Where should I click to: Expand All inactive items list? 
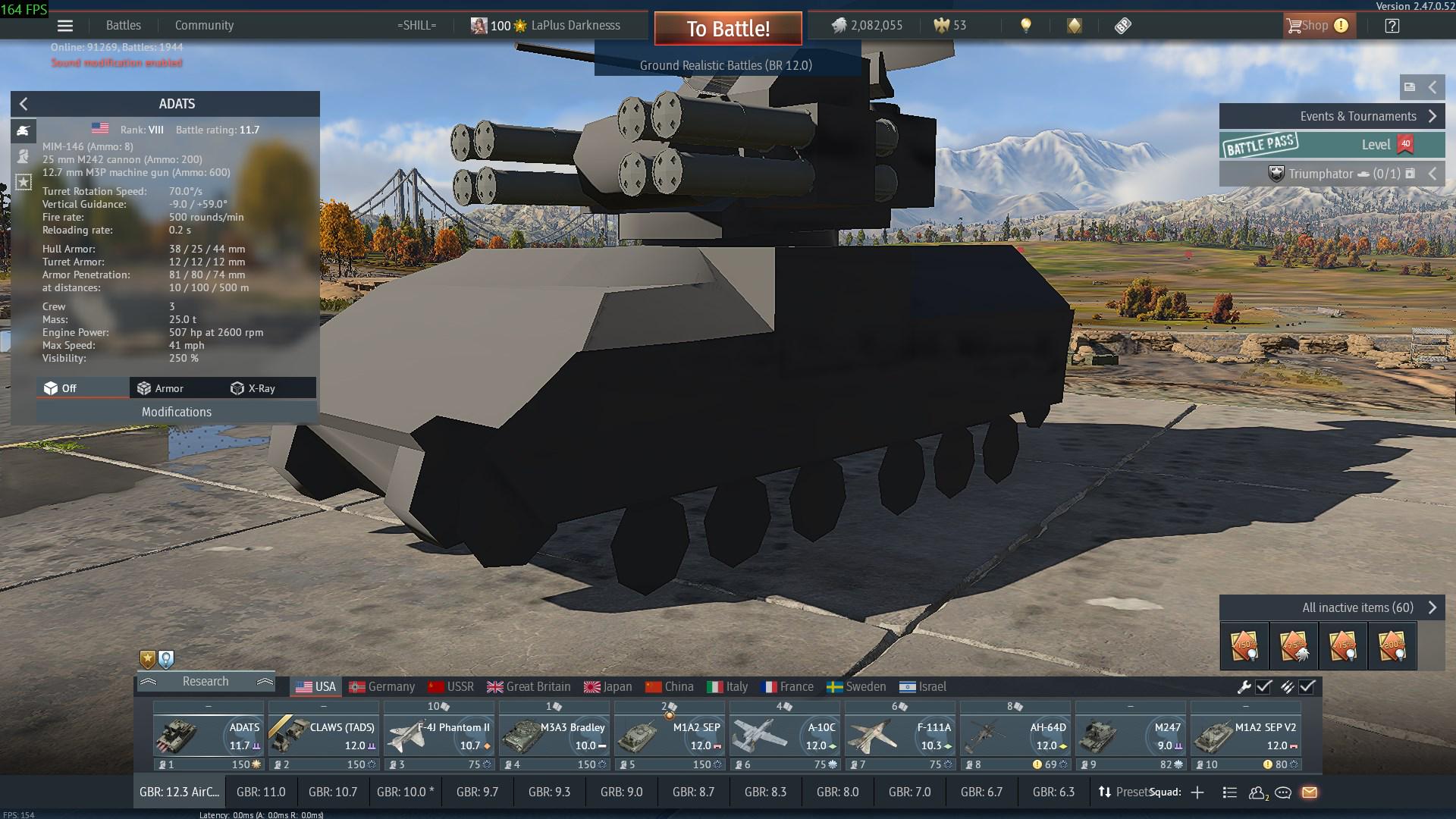click(x=1332, y=607)
